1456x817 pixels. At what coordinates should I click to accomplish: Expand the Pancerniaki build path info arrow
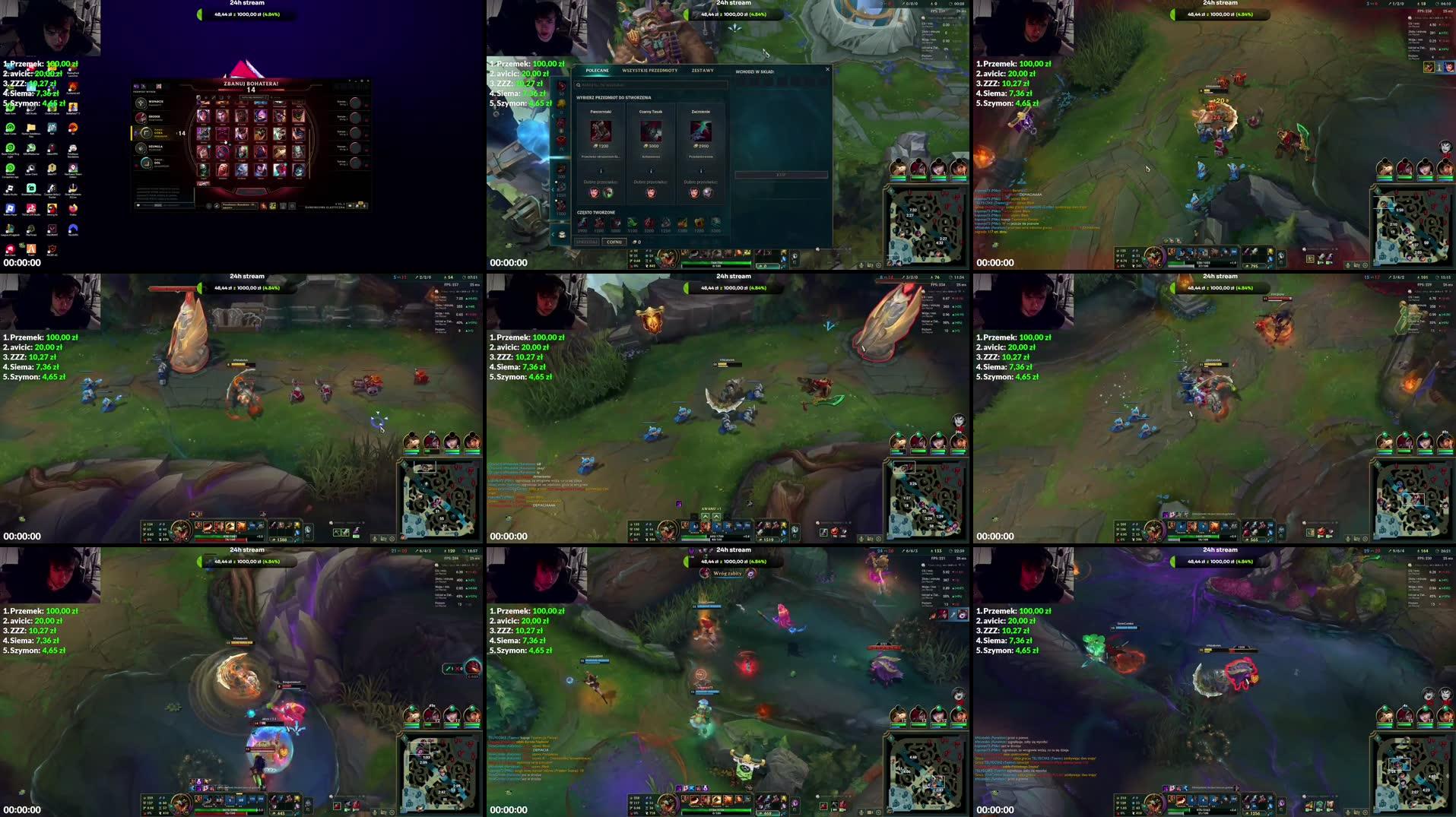(x=601, y=170)
